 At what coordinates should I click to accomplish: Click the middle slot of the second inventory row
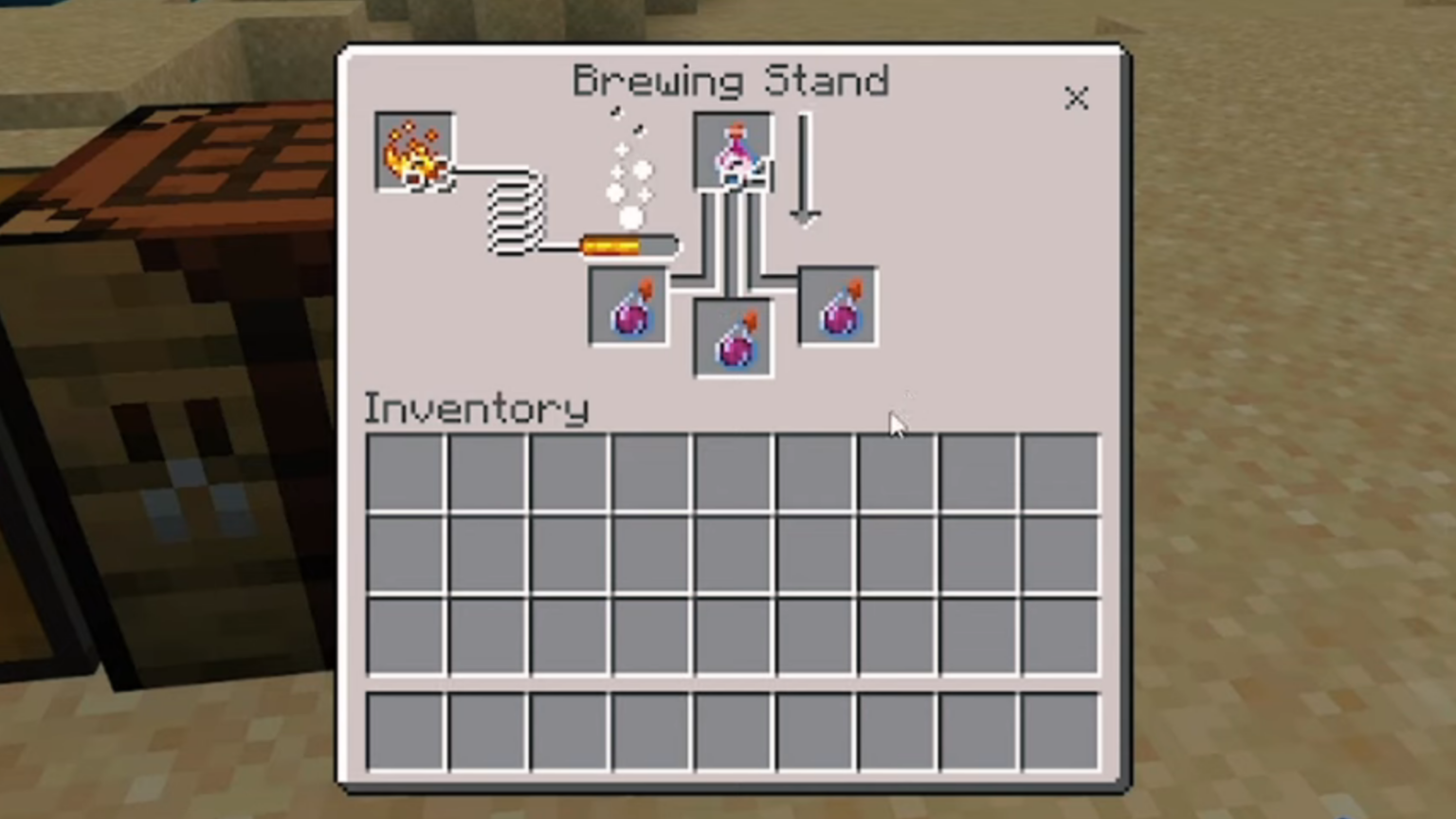[733, 553]
